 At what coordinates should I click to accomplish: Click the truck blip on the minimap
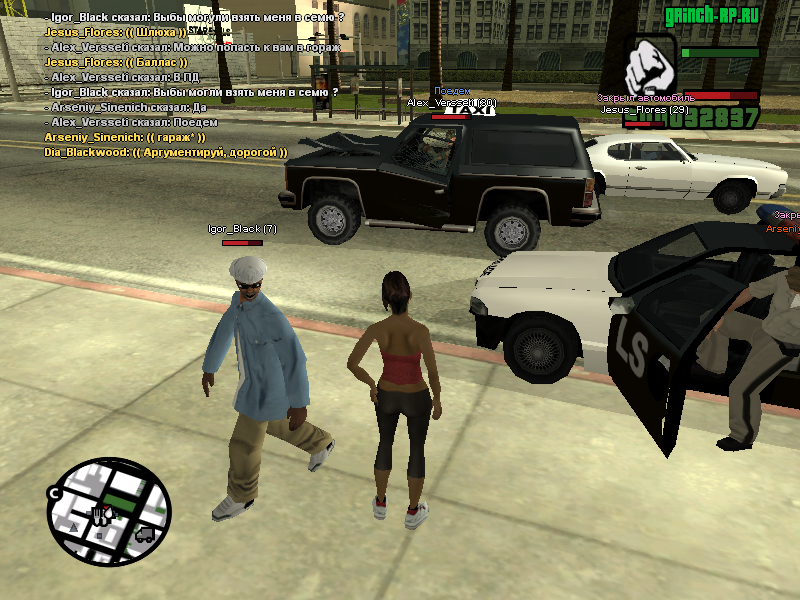pyautogui.click(x=143, y=534)
